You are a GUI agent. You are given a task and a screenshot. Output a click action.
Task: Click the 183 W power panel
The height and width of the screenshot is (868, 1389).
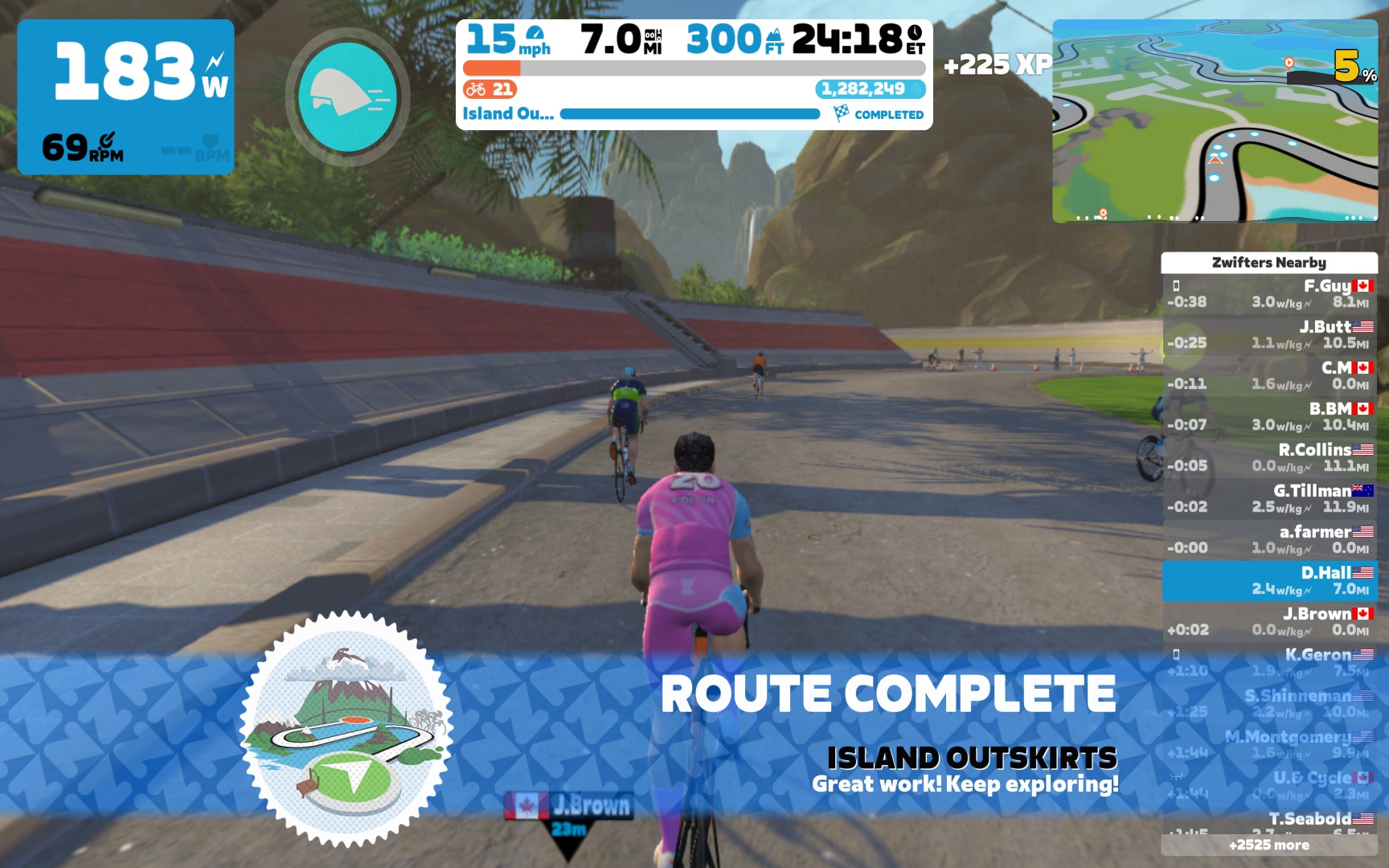coord(125,96)
